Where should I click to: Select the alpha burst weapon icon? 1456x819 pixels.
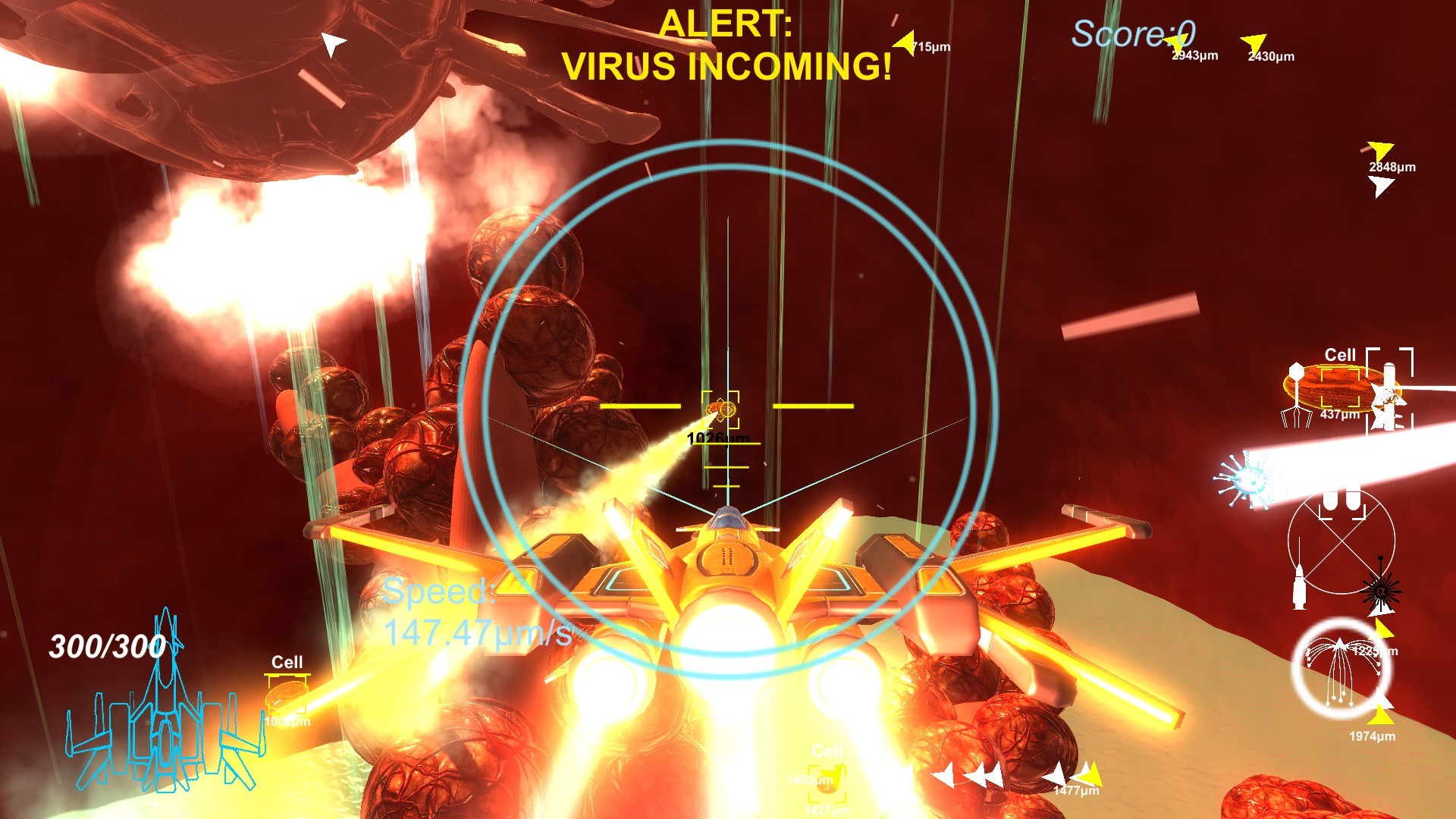point(1382,591)
